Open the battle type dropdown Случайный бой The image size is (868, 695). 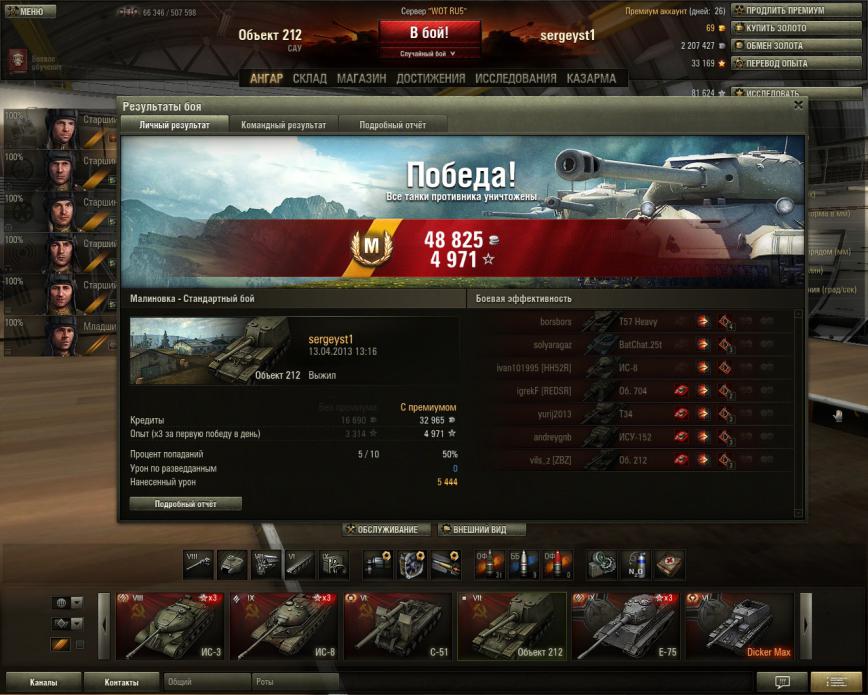[x=428, y=53]
